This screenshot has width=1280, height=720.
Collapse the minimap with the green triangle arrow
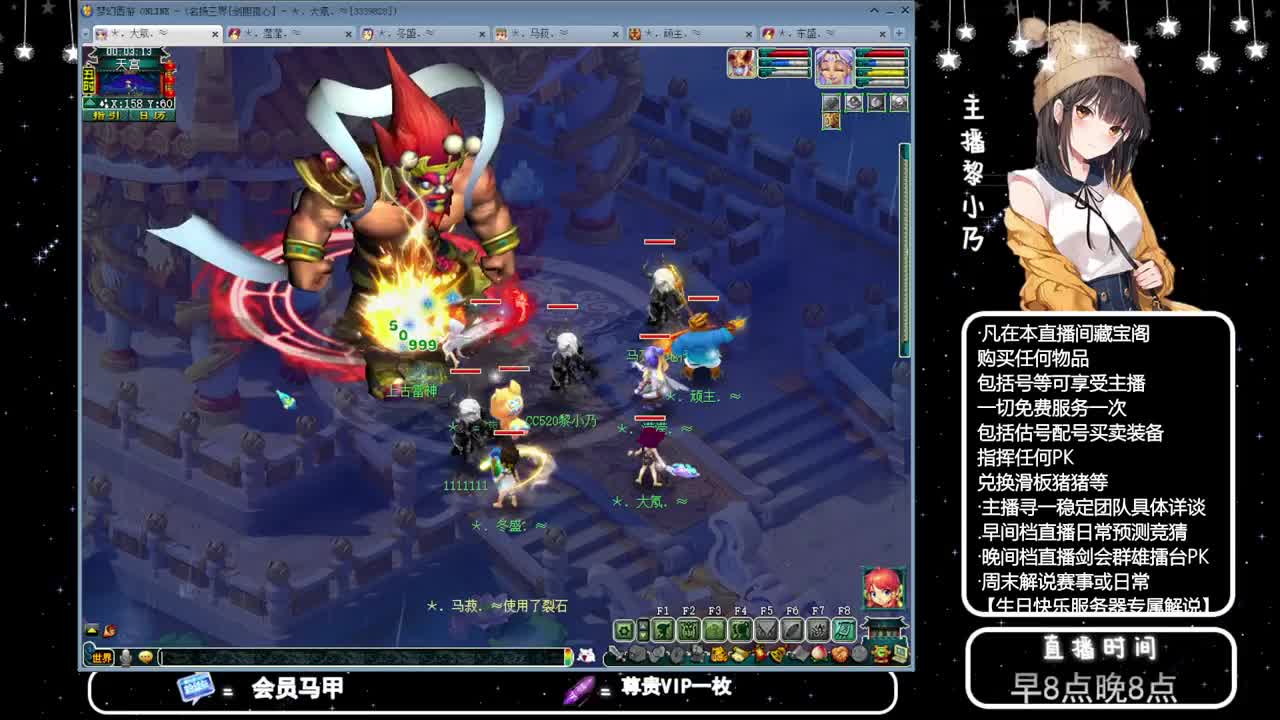pyautogui.click(x=90, y=101)
